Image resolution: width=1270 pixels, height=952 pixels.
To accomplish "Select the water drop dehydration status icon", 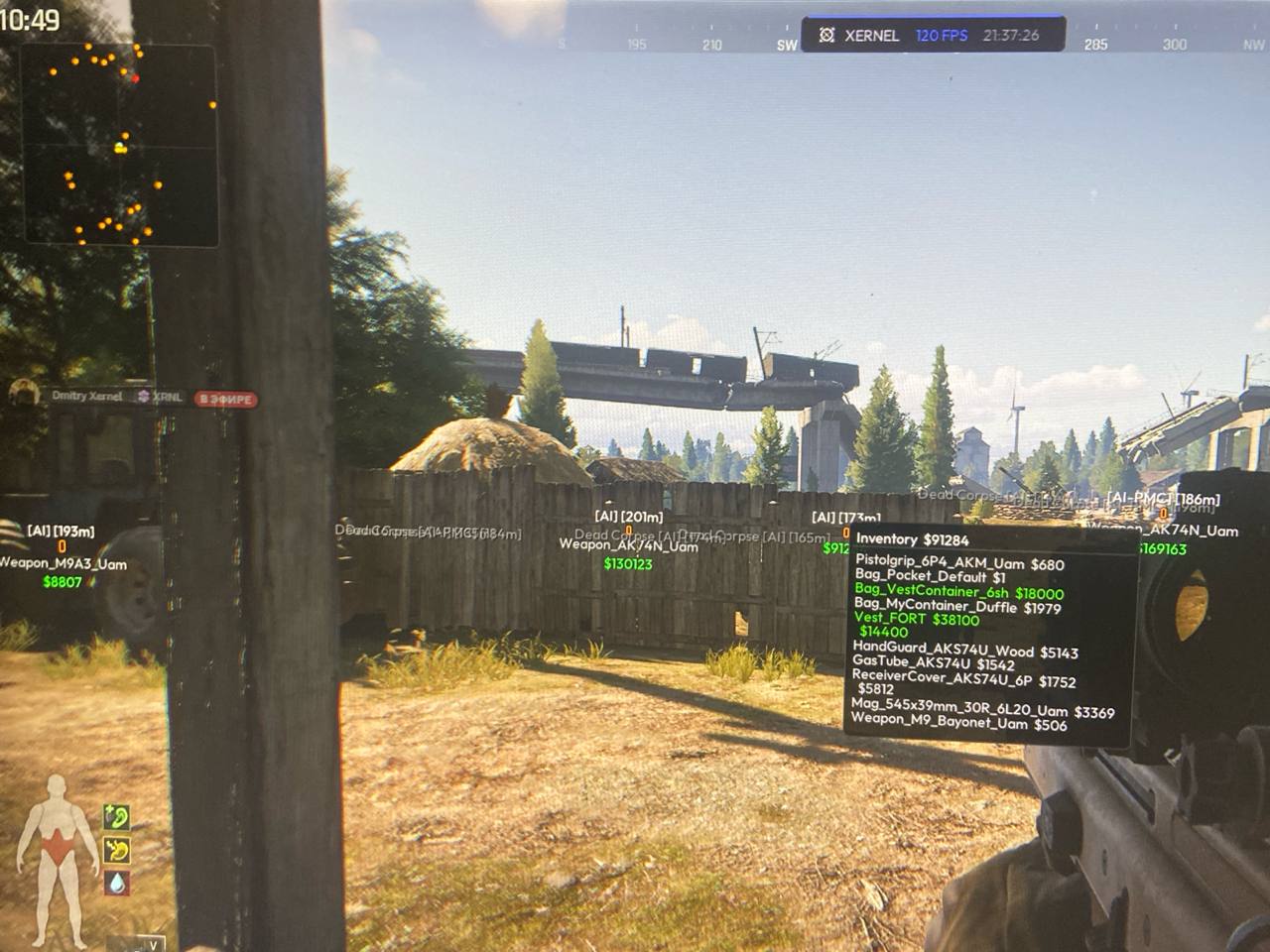I will coord(117,882).
